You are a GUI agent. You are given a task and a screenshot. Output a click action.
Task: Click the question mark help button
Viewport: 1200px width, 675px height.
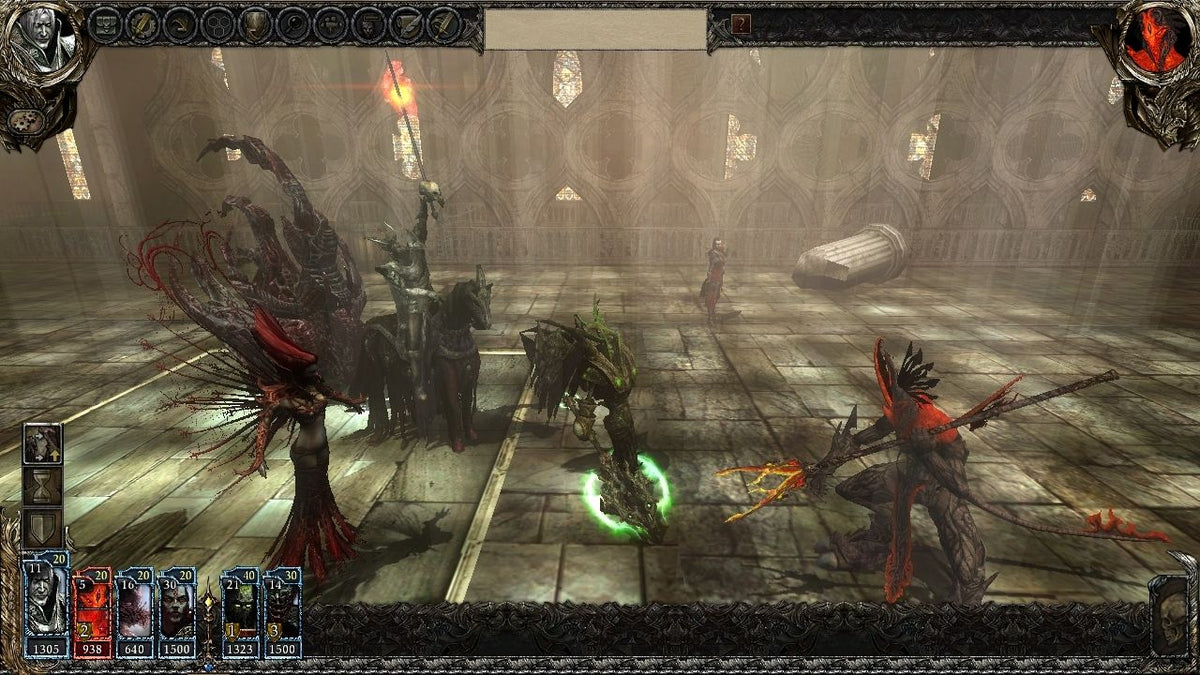tap(741, 25)
